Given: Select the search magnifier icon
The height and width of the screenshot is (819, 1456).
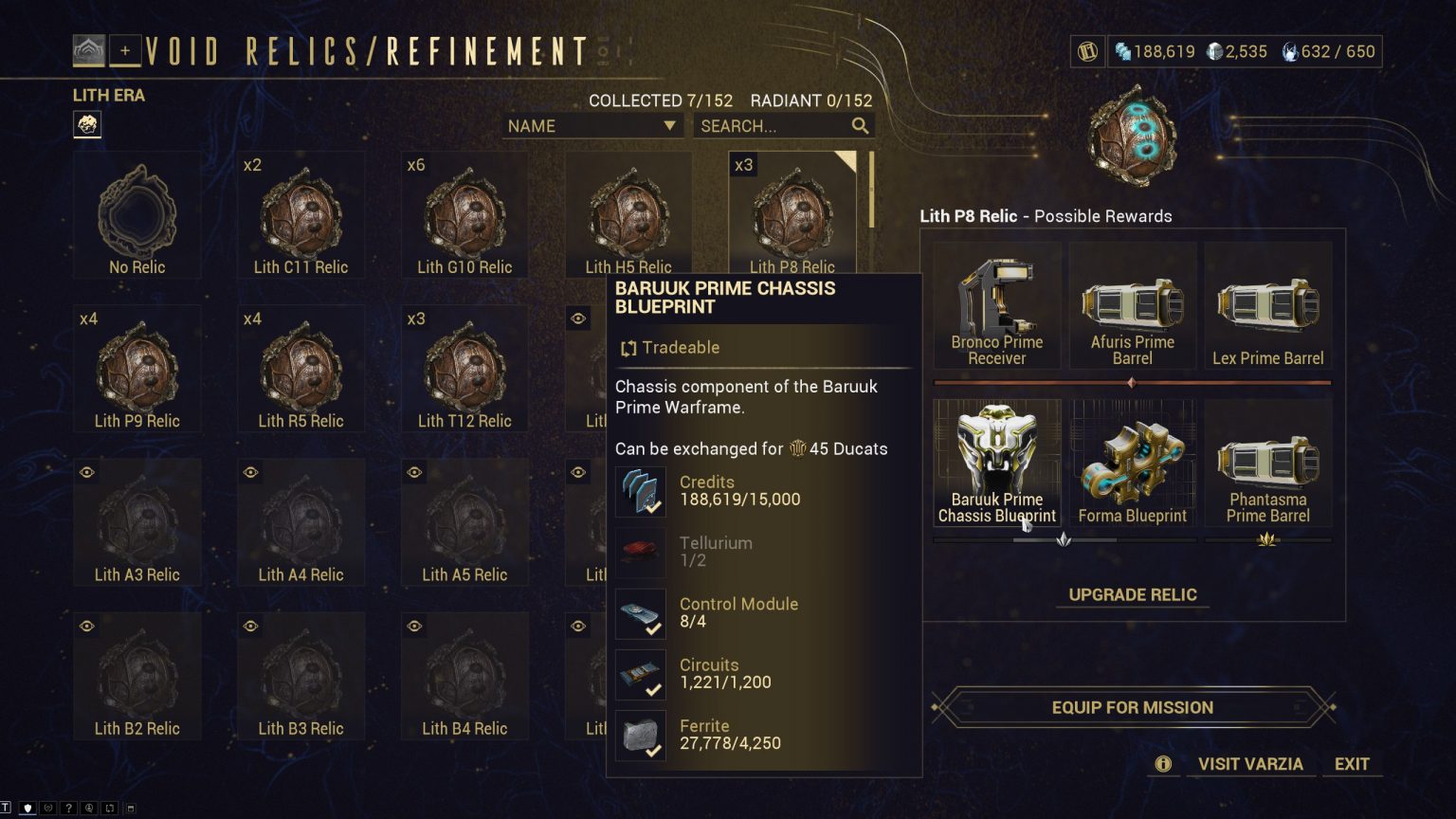Looking at the screenshot, I should pos(860,125).
